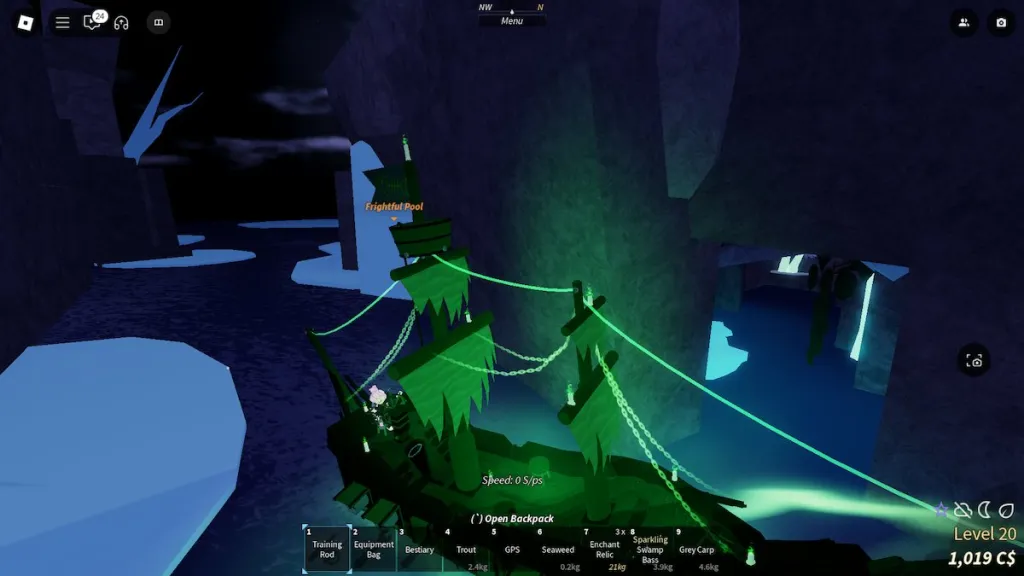Pick the Grey Carp hotbar slot
Screen dimensions: 1024x576
(x=696, y=549)
